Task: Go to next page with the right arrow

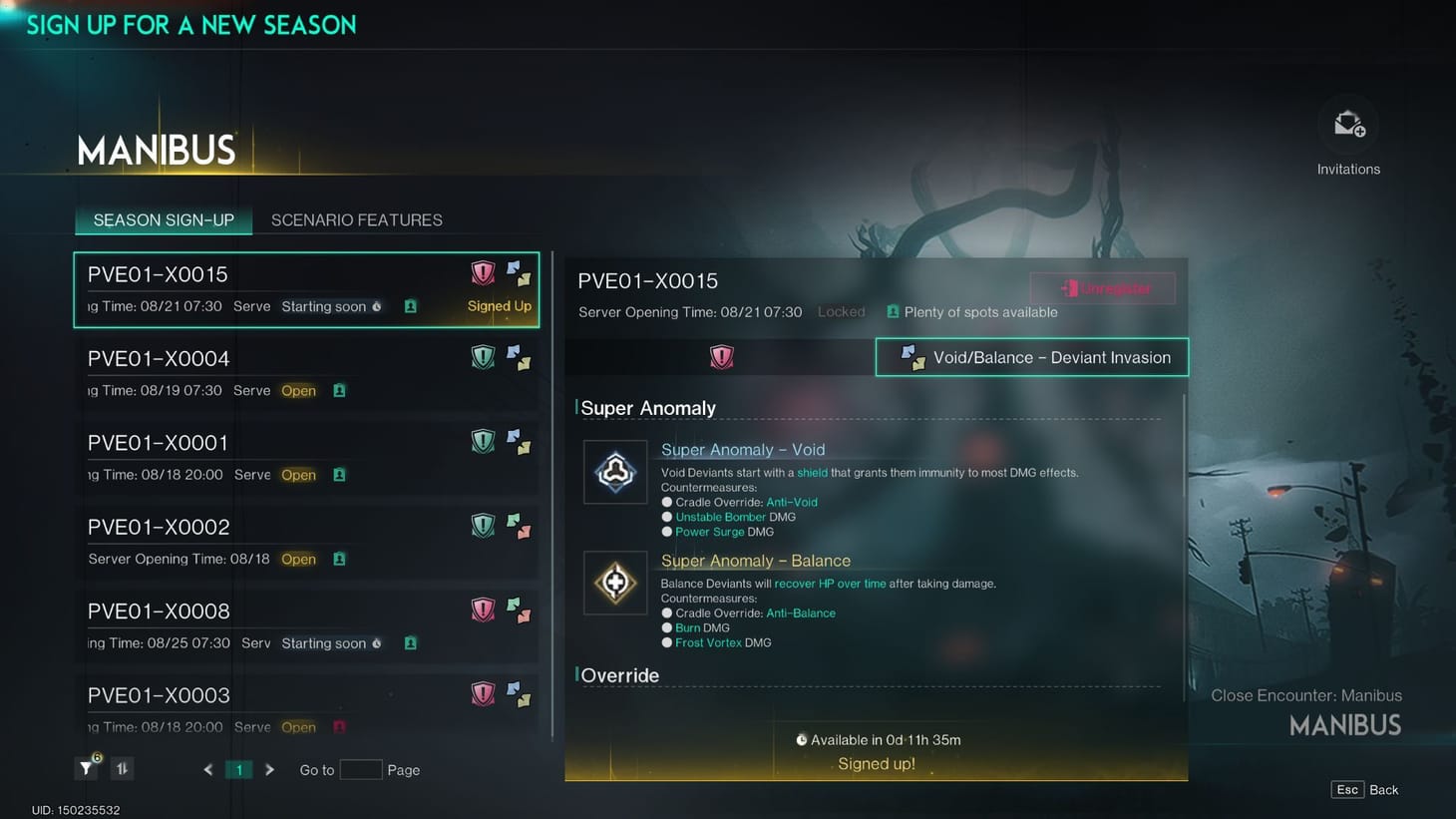Action: [x=269, y=769]
